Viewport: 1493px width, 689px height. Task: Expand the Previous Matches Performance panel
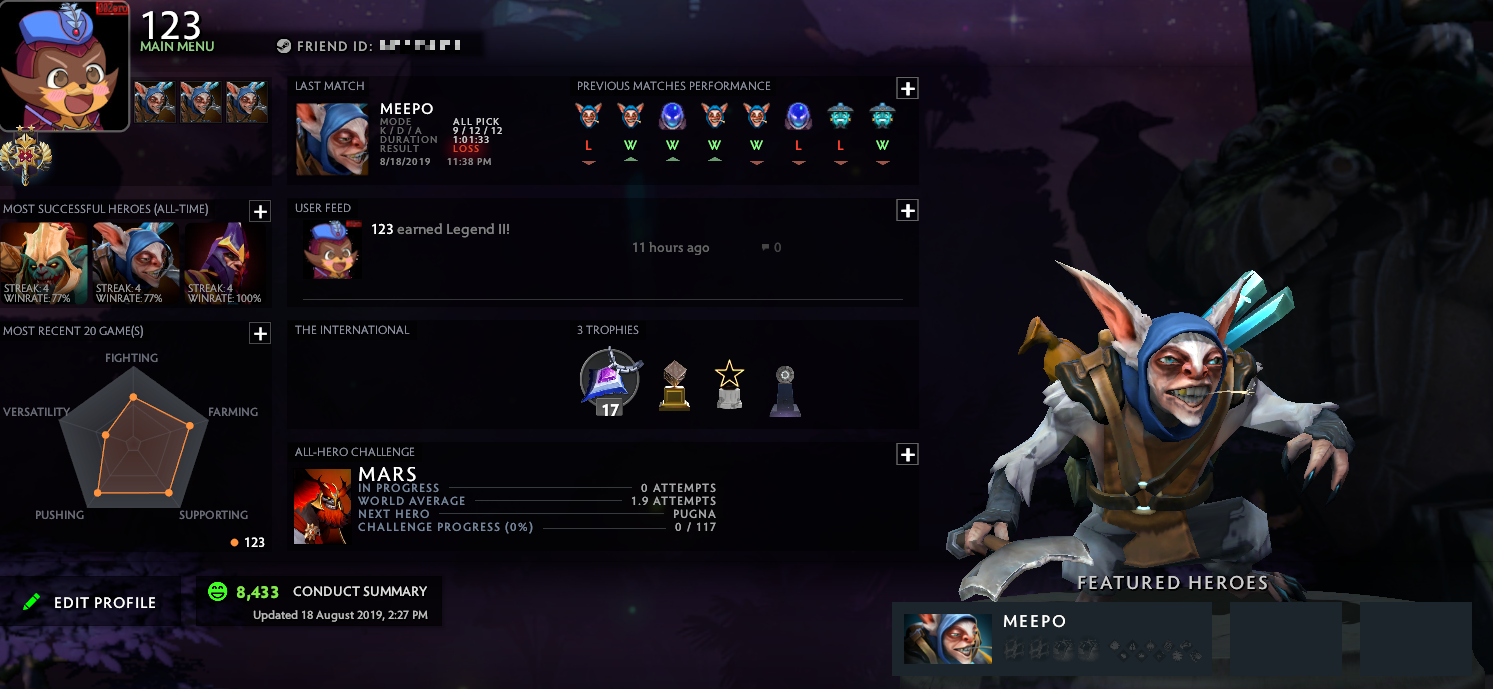click(907, 89)
